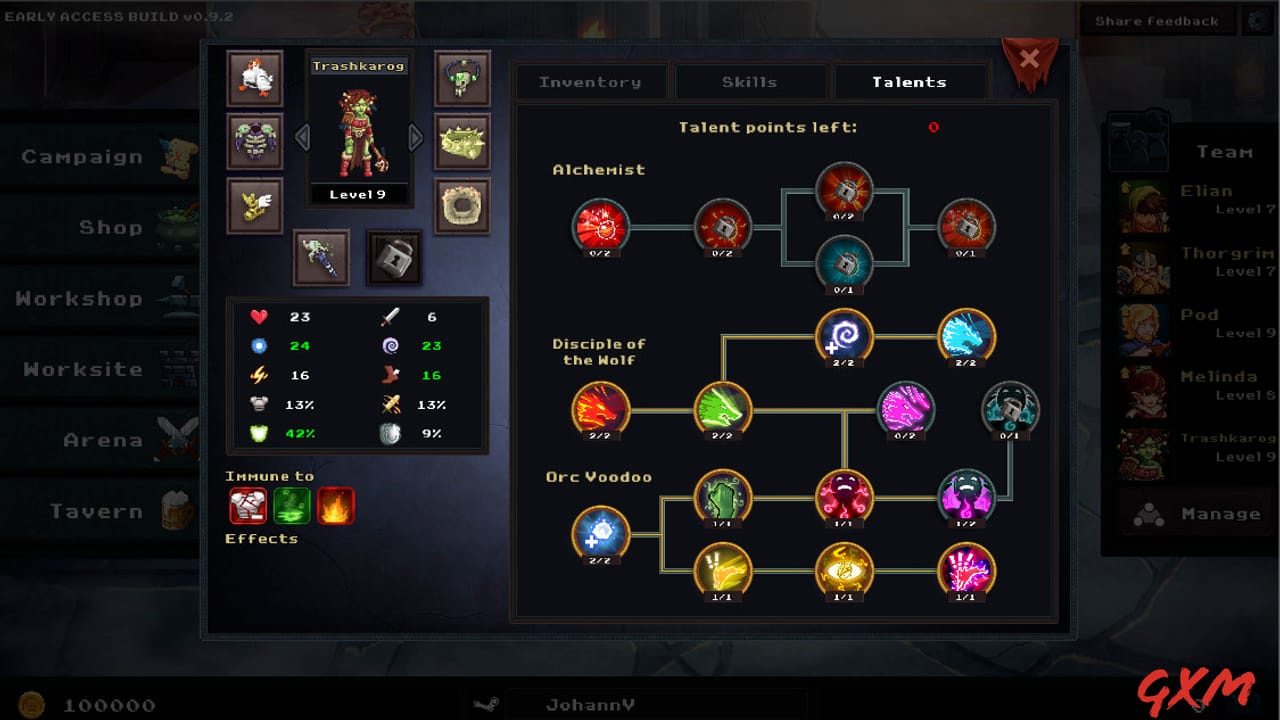Click the chicken helmet equipment slot
The width and height of the screenshot is (1280, 720).
pyautogui.click(x=255, y=78)
